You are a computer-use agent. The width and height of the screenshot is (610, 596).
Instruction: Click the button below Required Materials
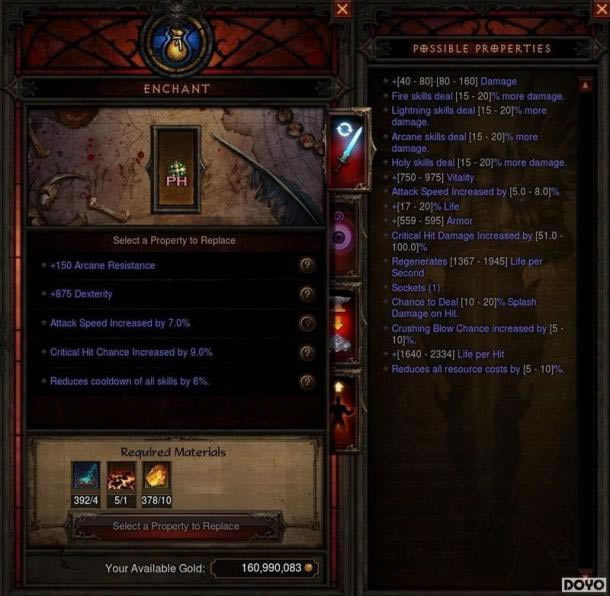pos(175,526)
